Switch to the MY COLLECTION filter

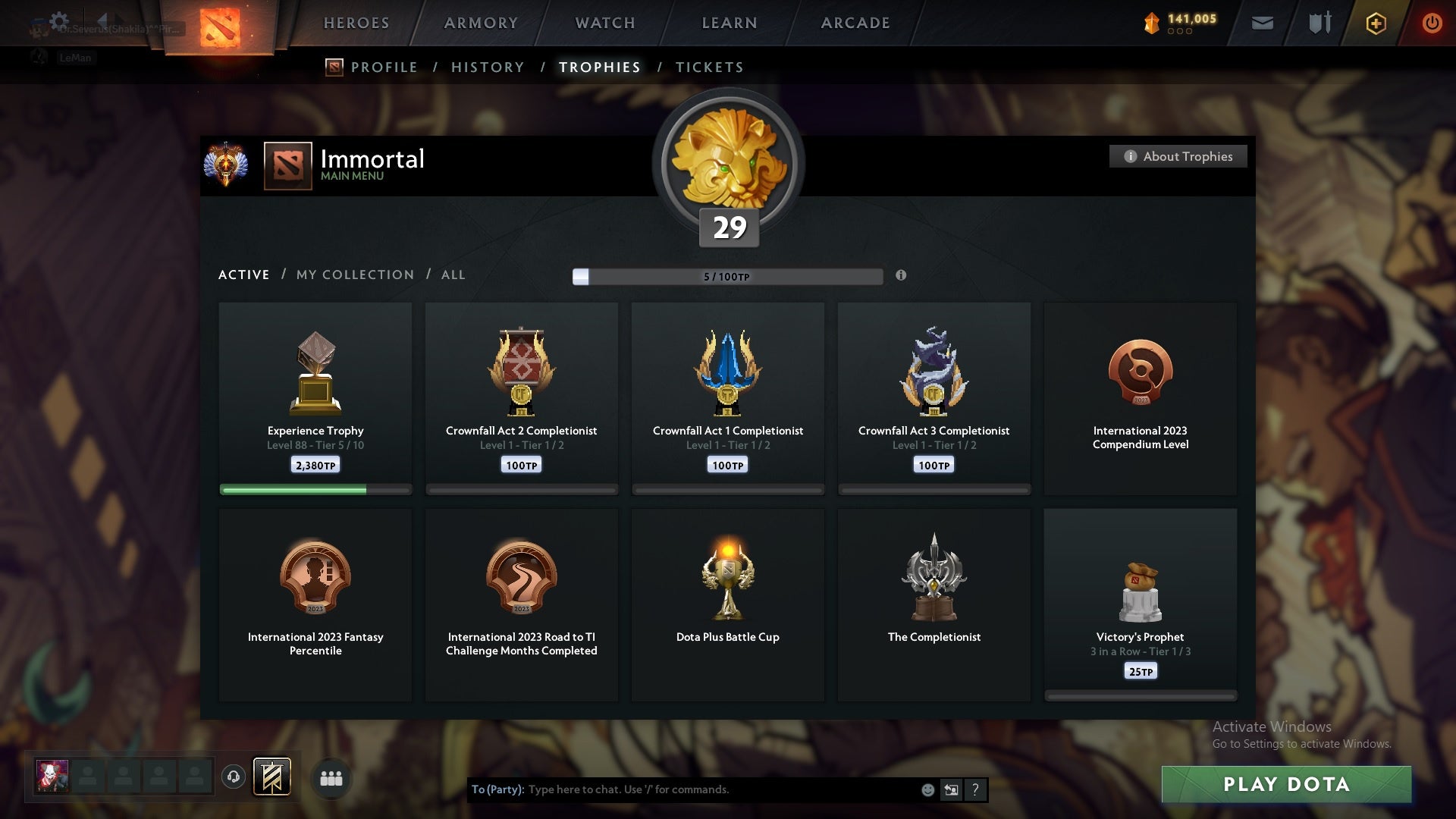coord(354,275)
